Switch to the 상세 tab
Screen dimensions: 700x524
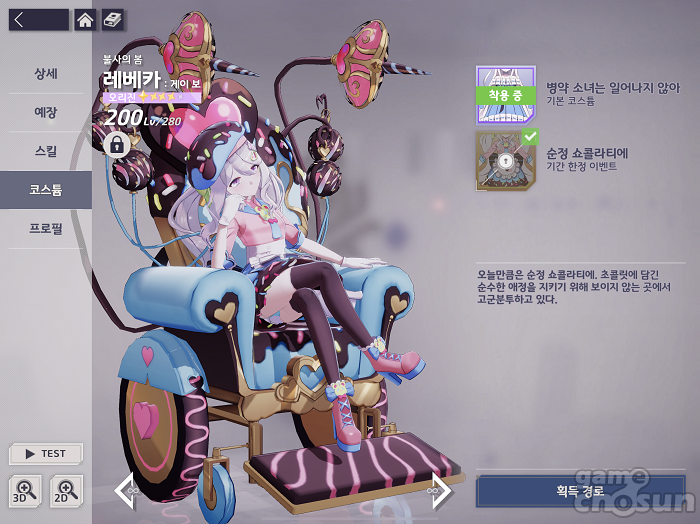tap(46, 74)
